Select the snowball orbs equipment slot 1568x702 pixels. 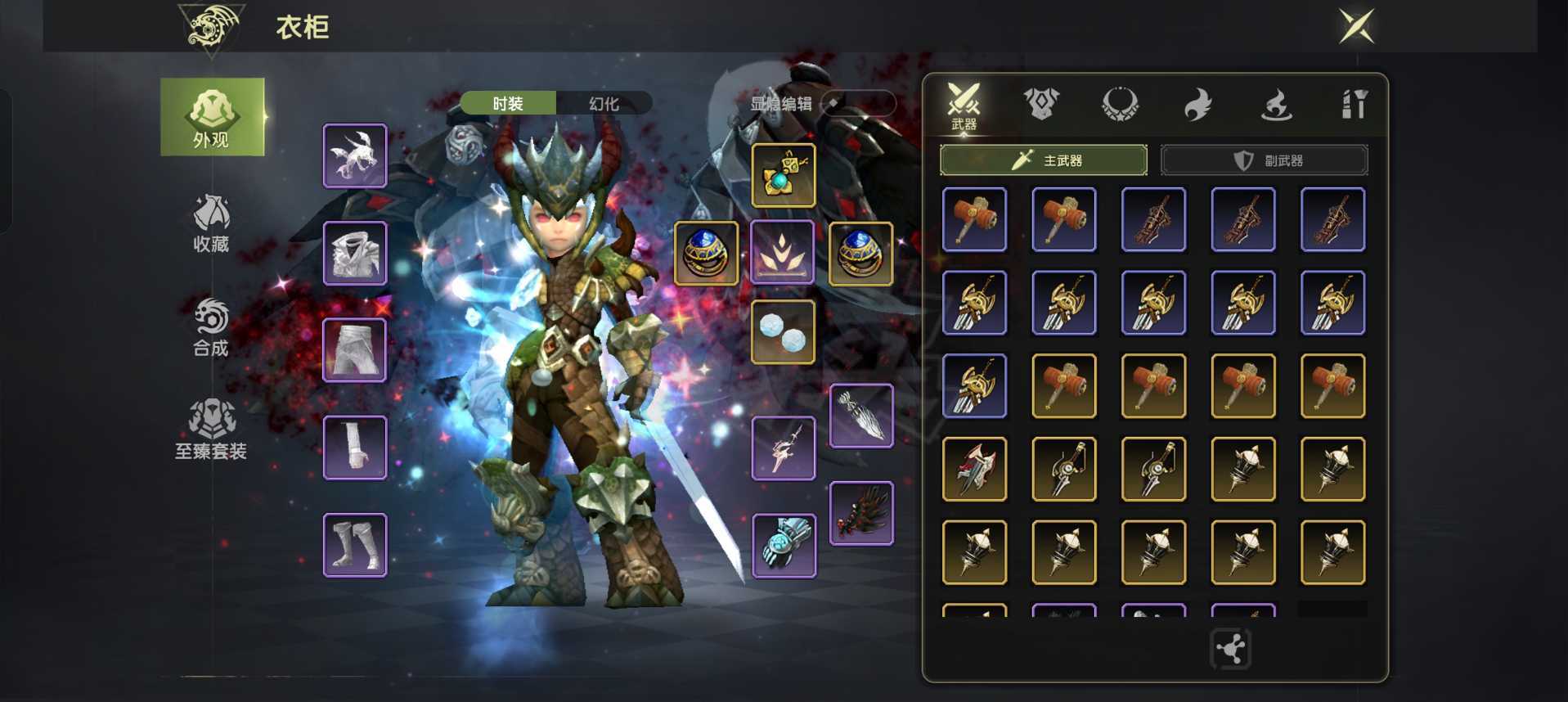(x=784, y=332)
